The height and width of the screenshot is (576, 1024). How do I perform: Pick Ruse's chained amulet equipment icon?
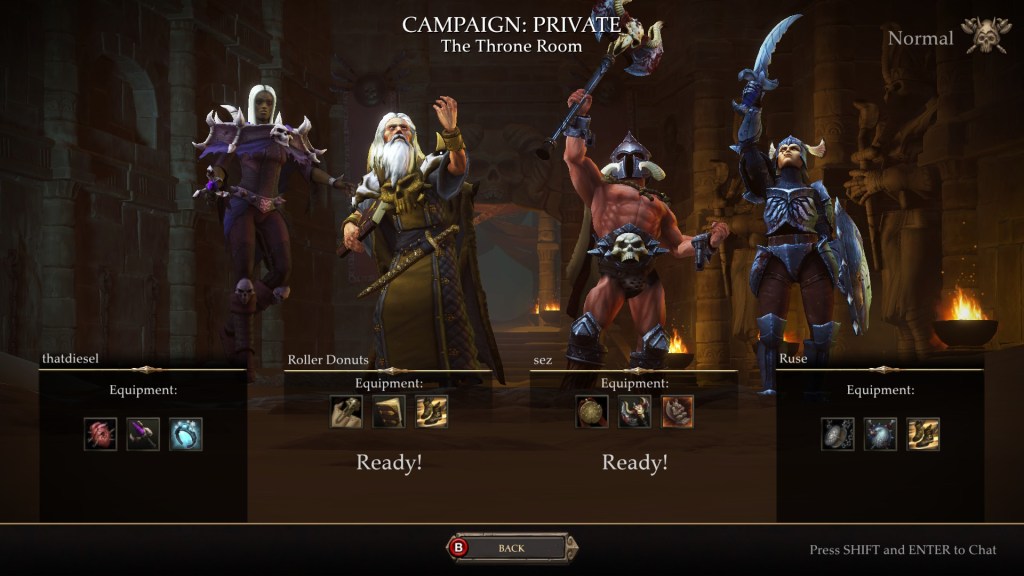tap(838, 434)
